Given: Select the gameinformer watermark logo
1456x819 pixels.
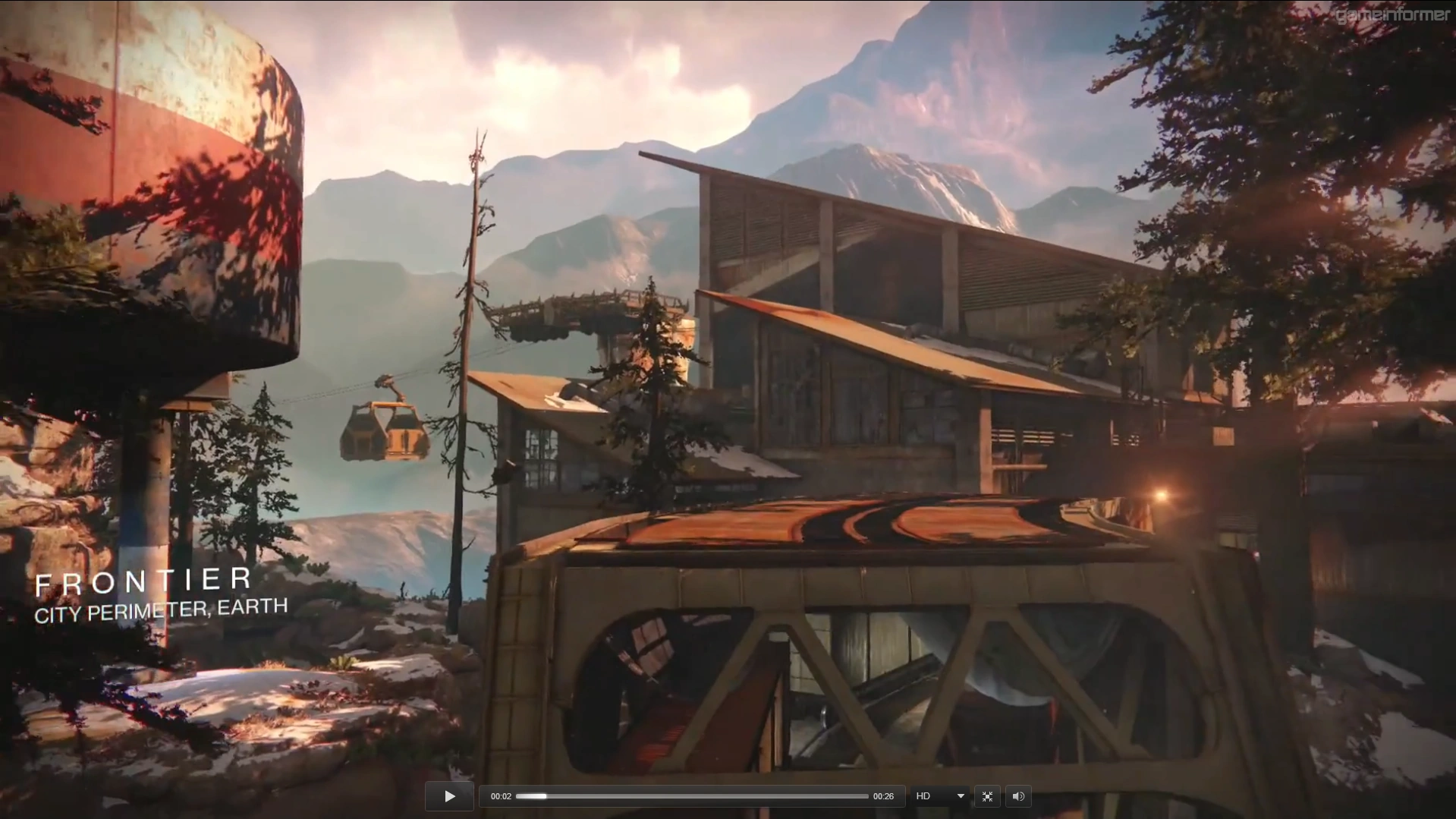Looking at the screenshot, I should pyautogui.click(x=1393, y=14).
